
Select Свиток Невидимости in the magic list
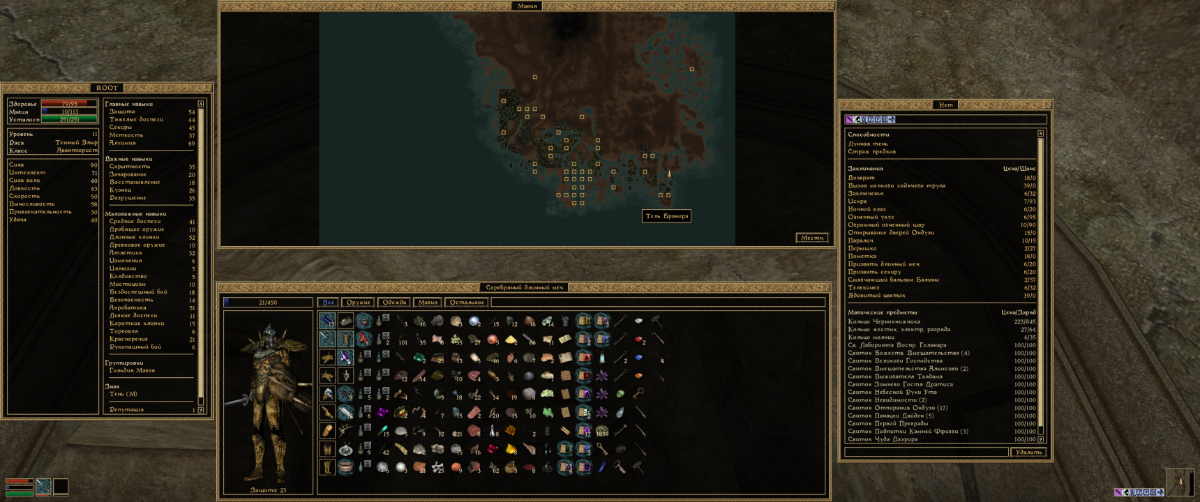click(890, 402)
